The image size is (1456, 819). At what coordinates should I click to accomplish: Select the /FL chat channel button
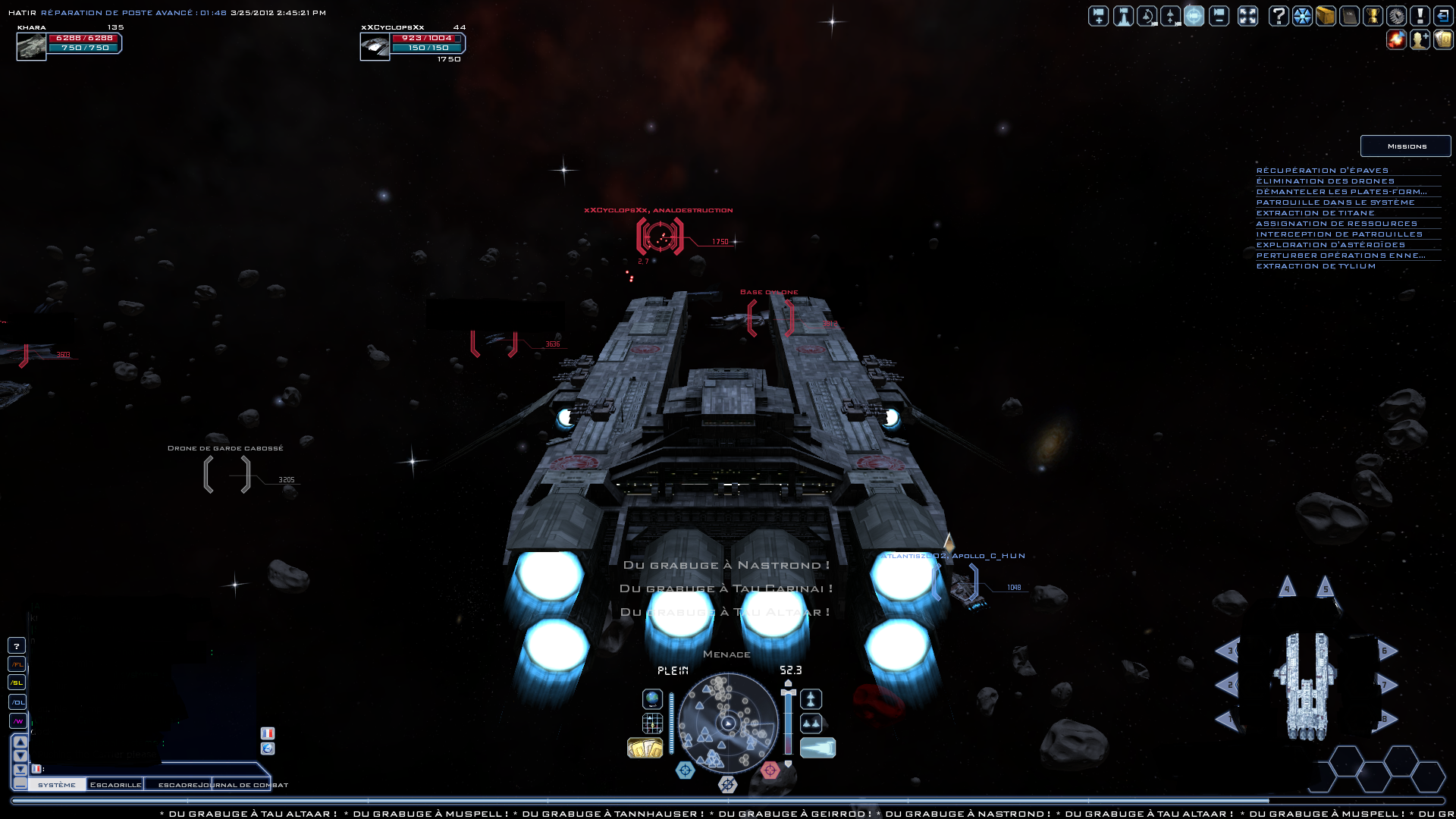click(x=17, y=664)
